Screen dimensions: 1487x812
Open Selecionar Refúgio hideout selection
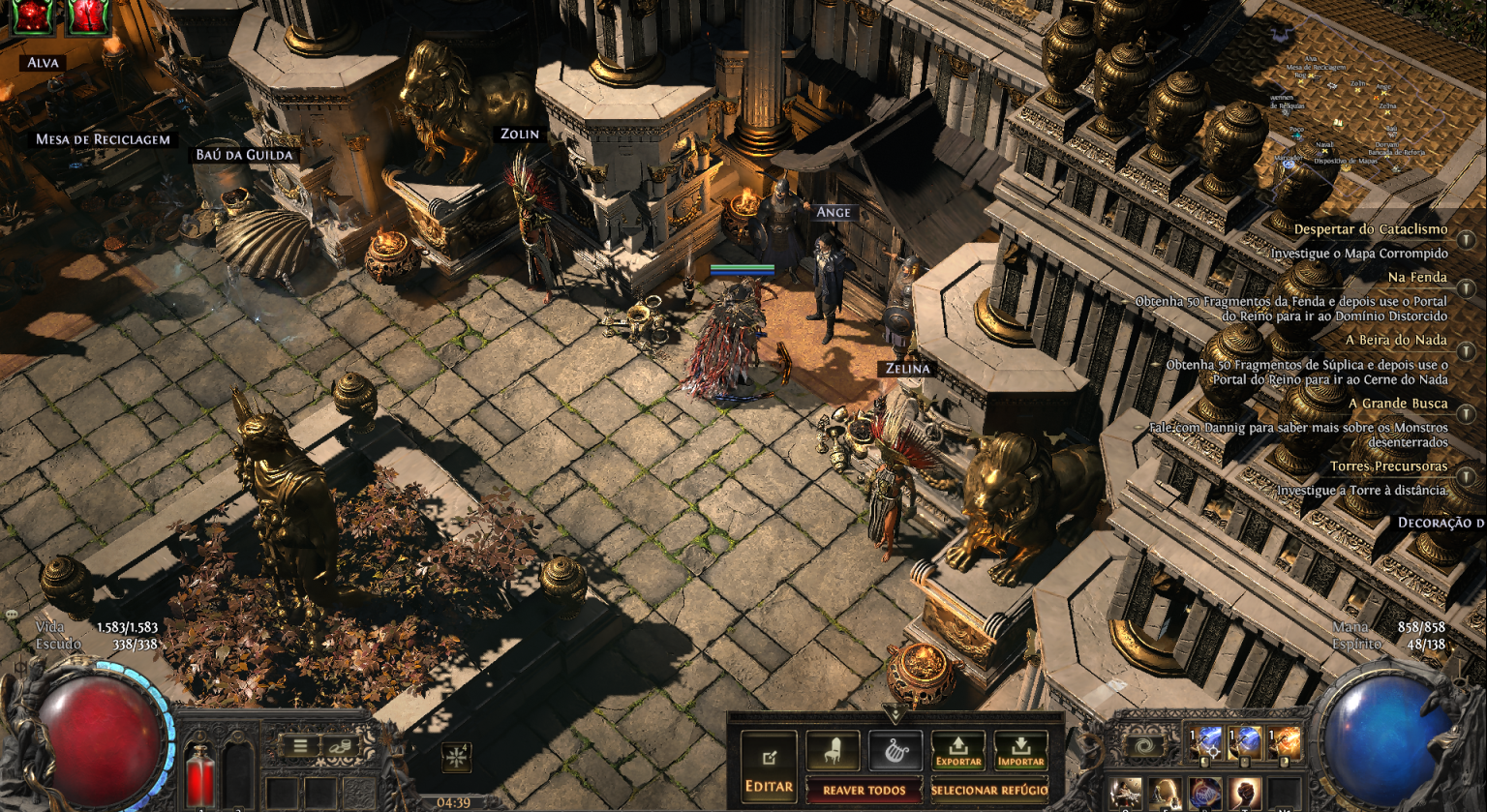pyautogui.click(x=989, y=791)
